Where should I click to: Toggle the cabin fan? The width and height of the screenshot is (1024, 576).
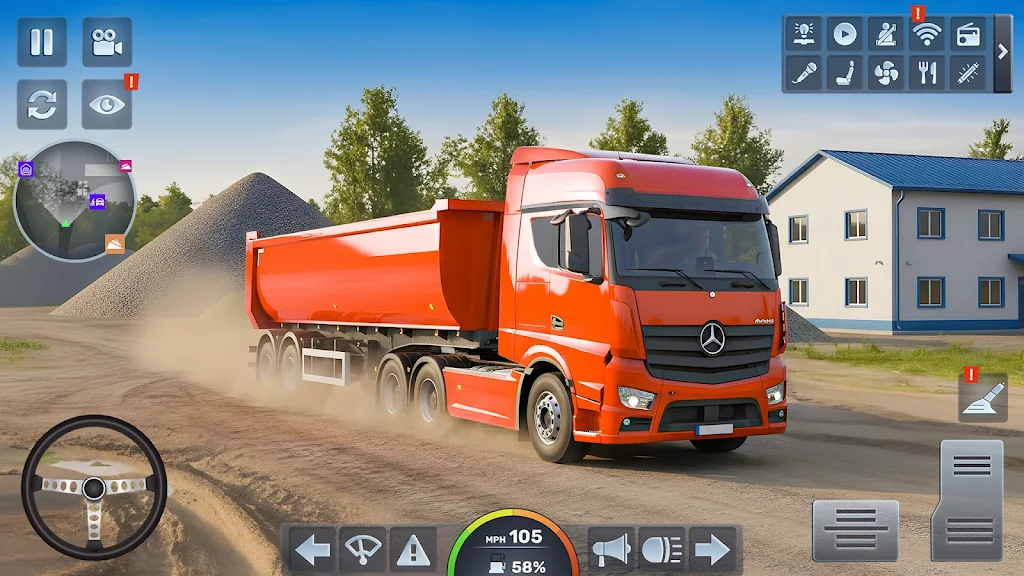click(x=886, y=72)
